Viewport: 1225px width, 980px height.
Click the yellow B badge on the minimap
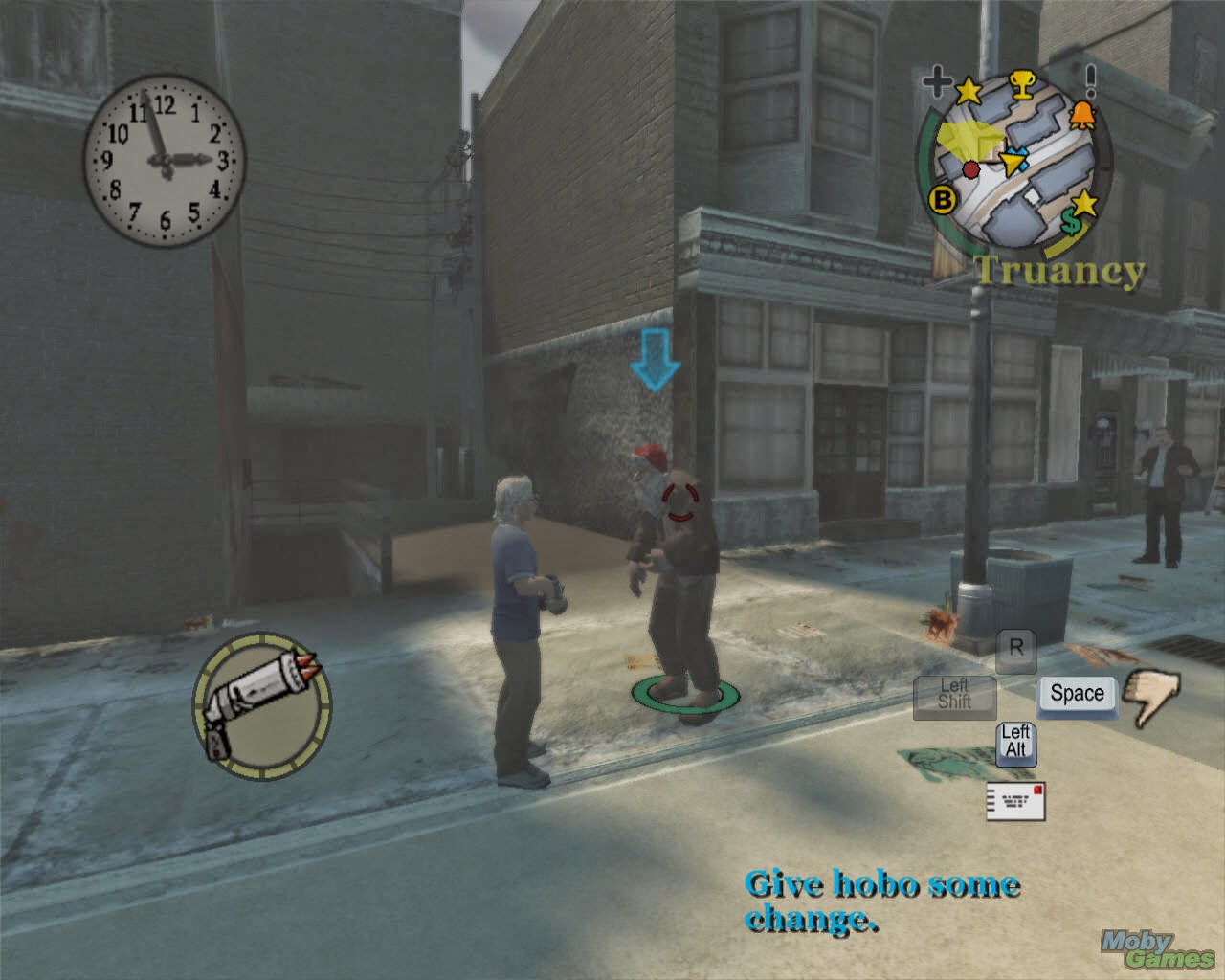coord(944,200)
